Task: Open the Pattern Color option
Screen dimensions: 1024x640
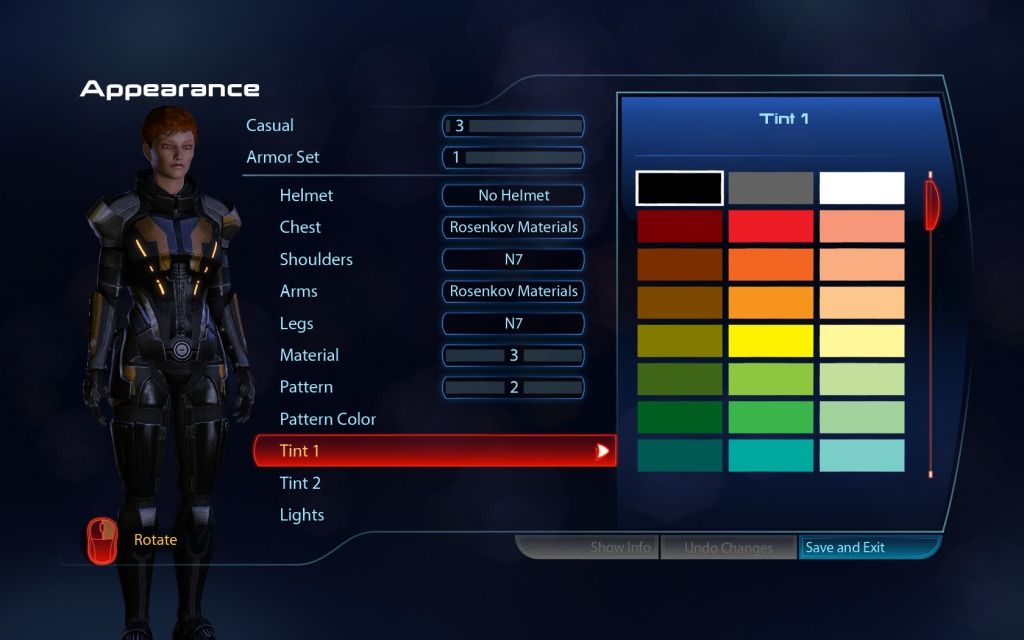Action: [x=328, y=419]
